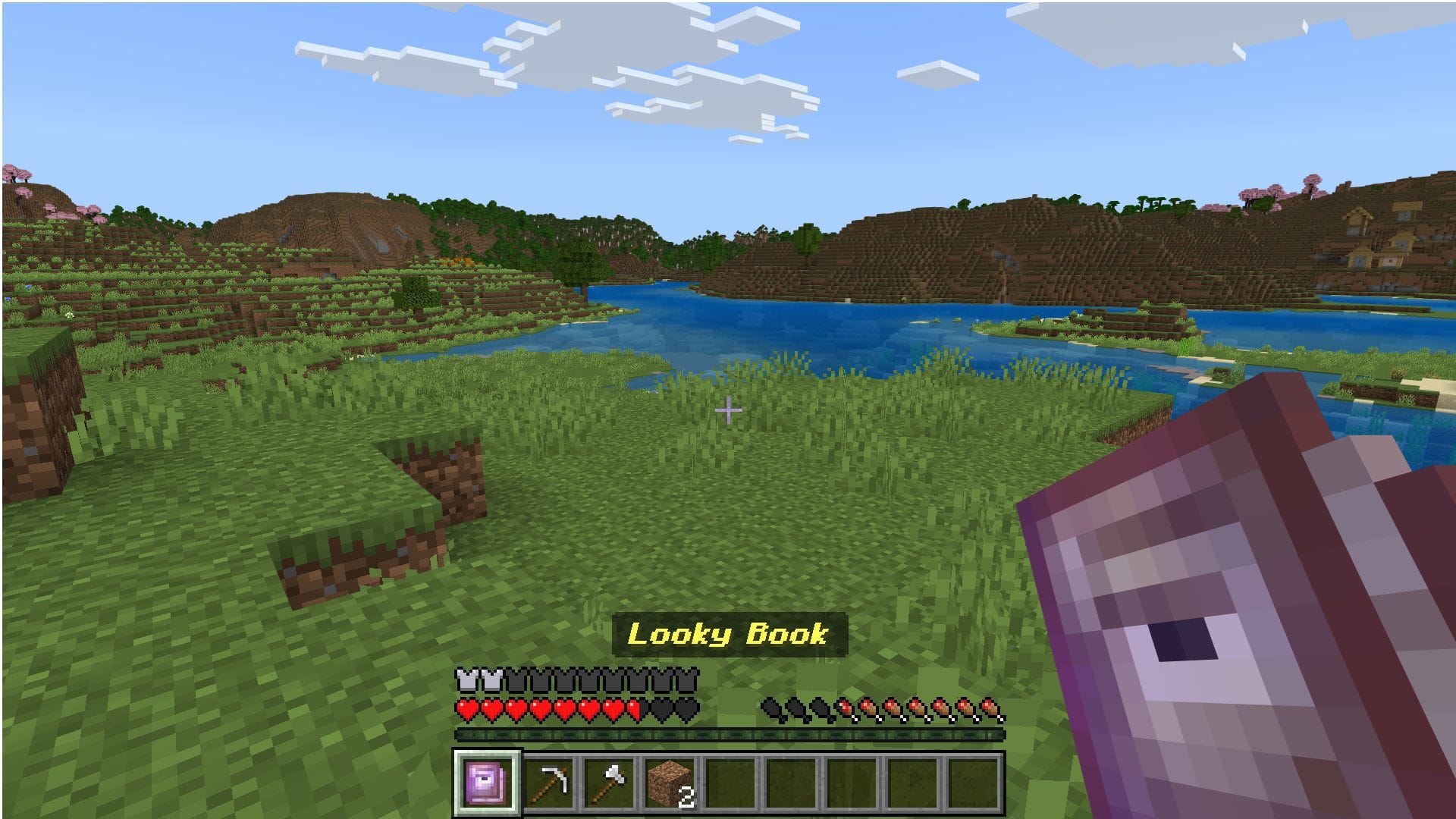Click the middle depleted hunger drumstick
The image size is (1456, 819).
click(795, 709)
